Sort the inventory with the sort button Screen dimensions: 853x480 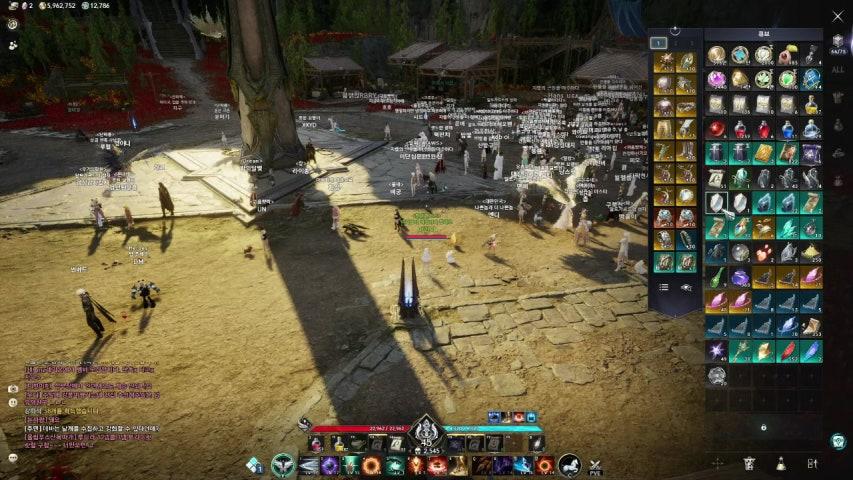click(812, 463)
